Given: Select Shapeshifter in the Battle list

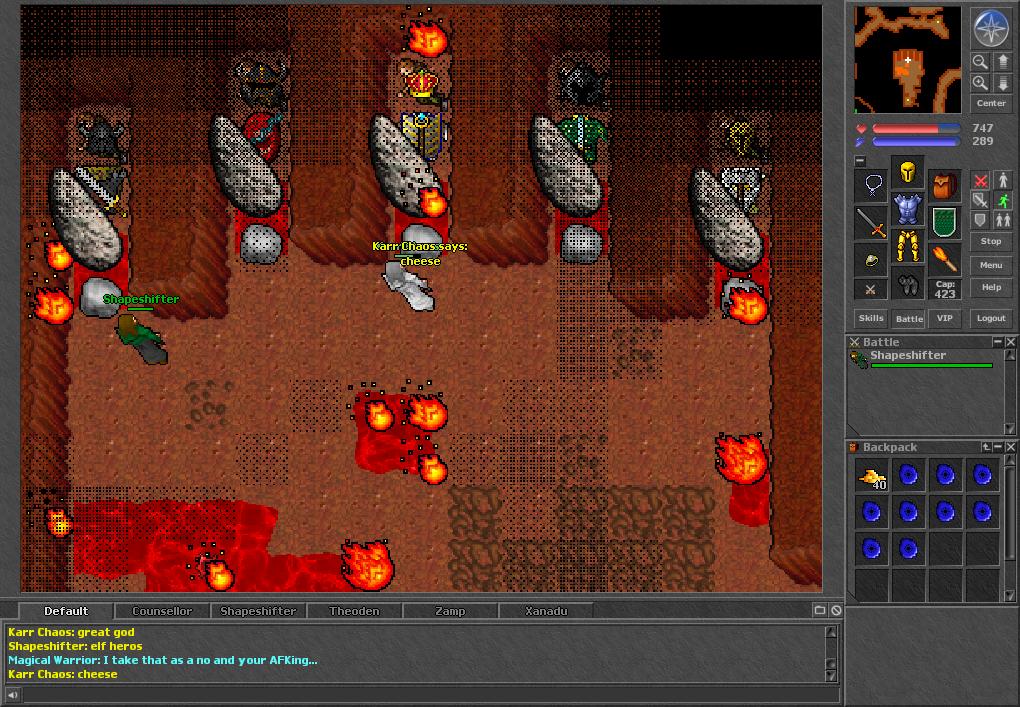Looking at the screenshot, I should (x=908, y=356).
